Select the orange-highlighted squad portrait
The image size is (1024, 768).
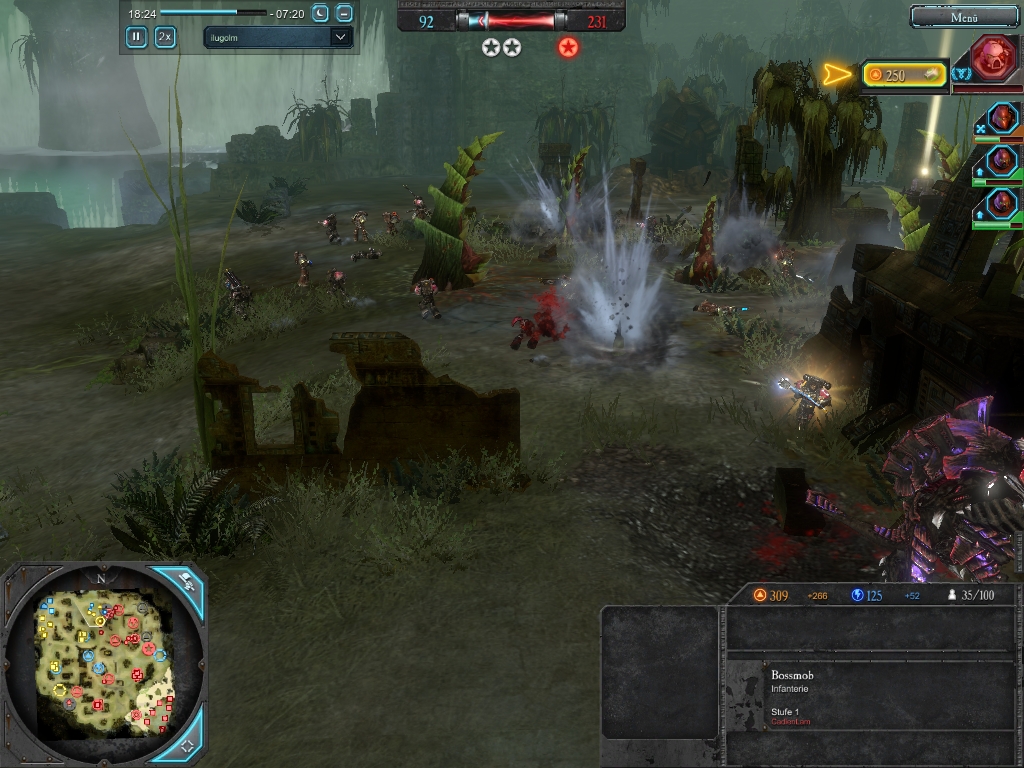(x=1002, y=119)
